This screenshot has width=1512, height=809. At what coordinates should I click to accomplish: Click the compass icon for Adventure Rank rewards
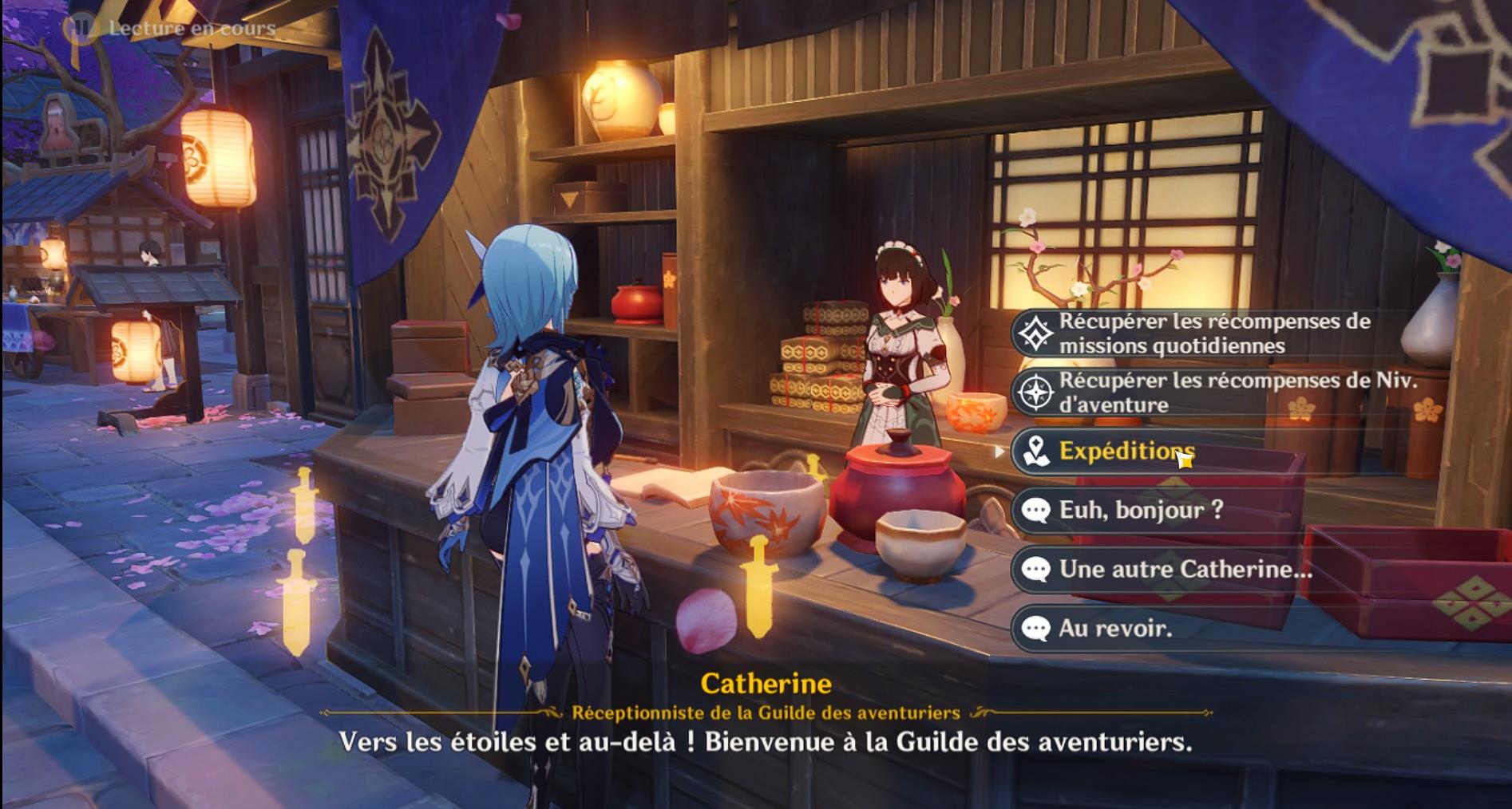click(x=1035, y=391)
